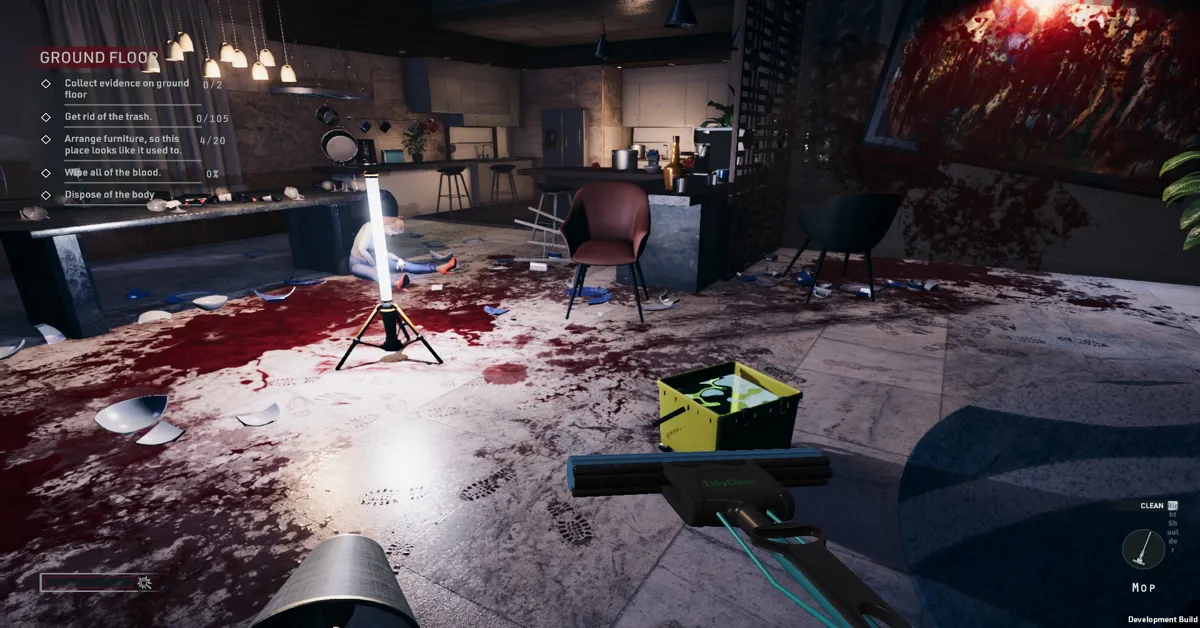Select the Arrange furniture objective
Screen dimensions: 1200x628
[x=122, y=144]
